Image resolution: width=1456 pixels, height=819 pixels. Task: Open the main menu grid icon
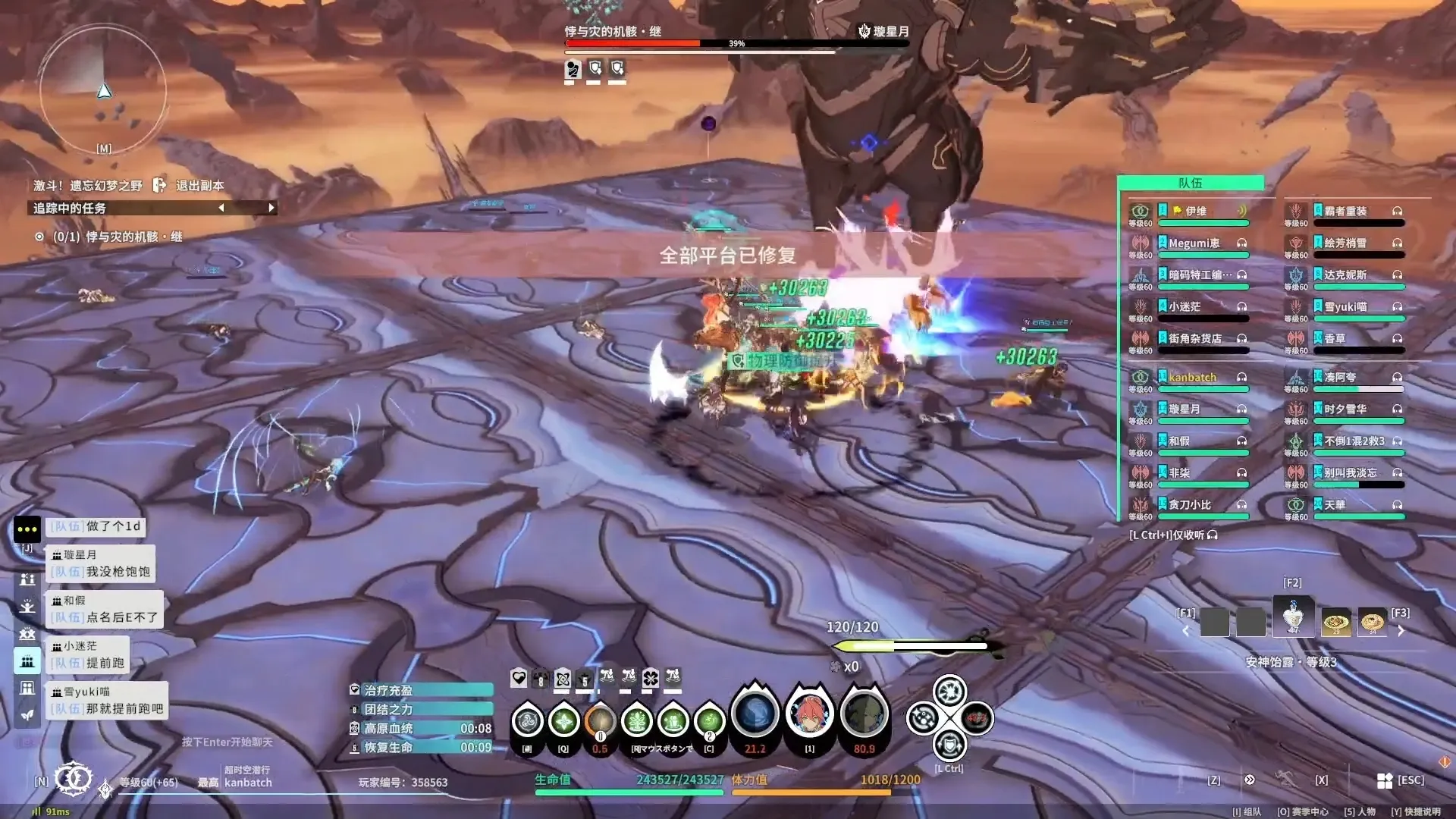pos(1385,780)
